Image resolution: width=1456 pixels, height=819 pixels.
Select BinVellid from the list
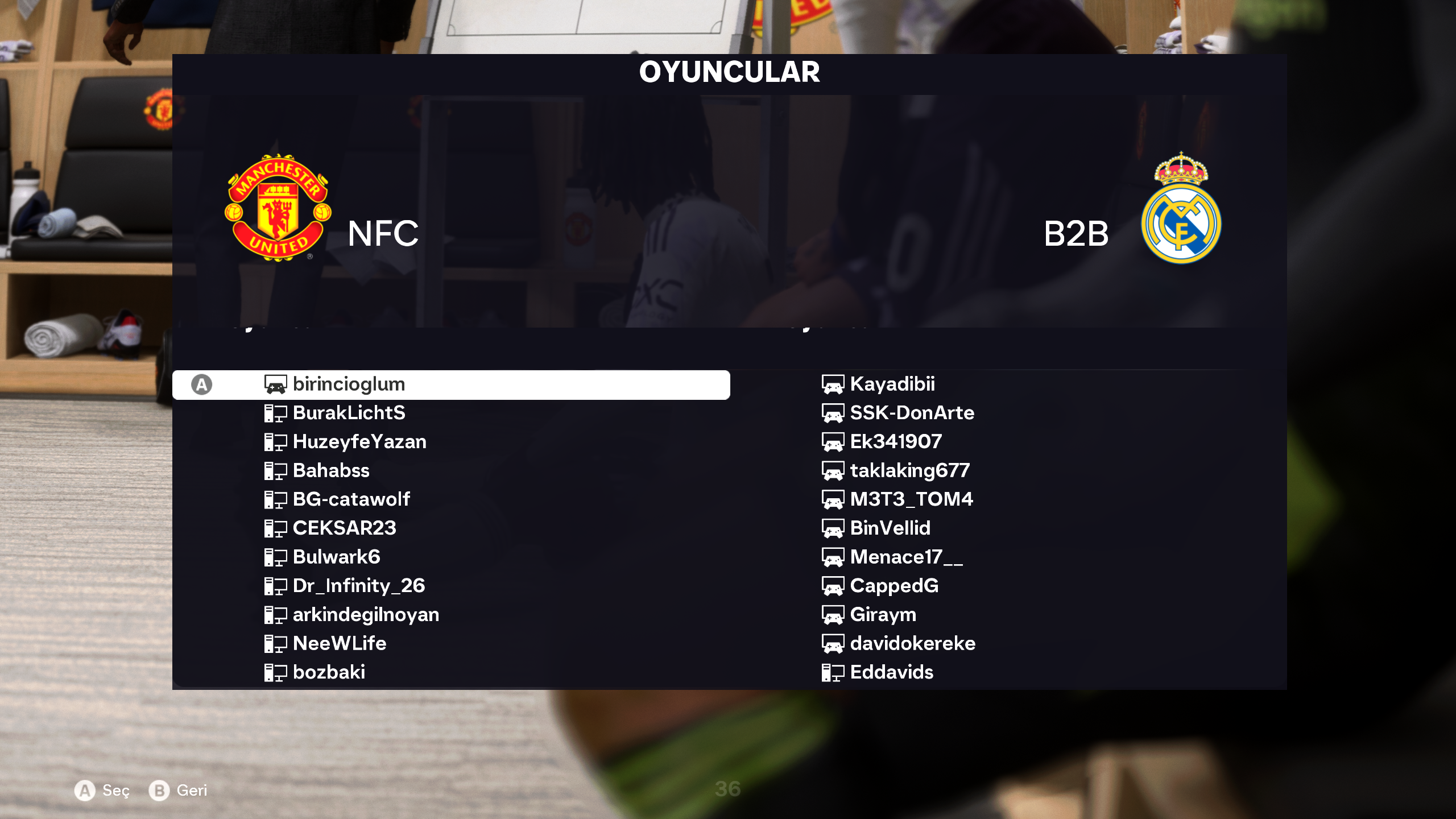click(x=890, y=528)
